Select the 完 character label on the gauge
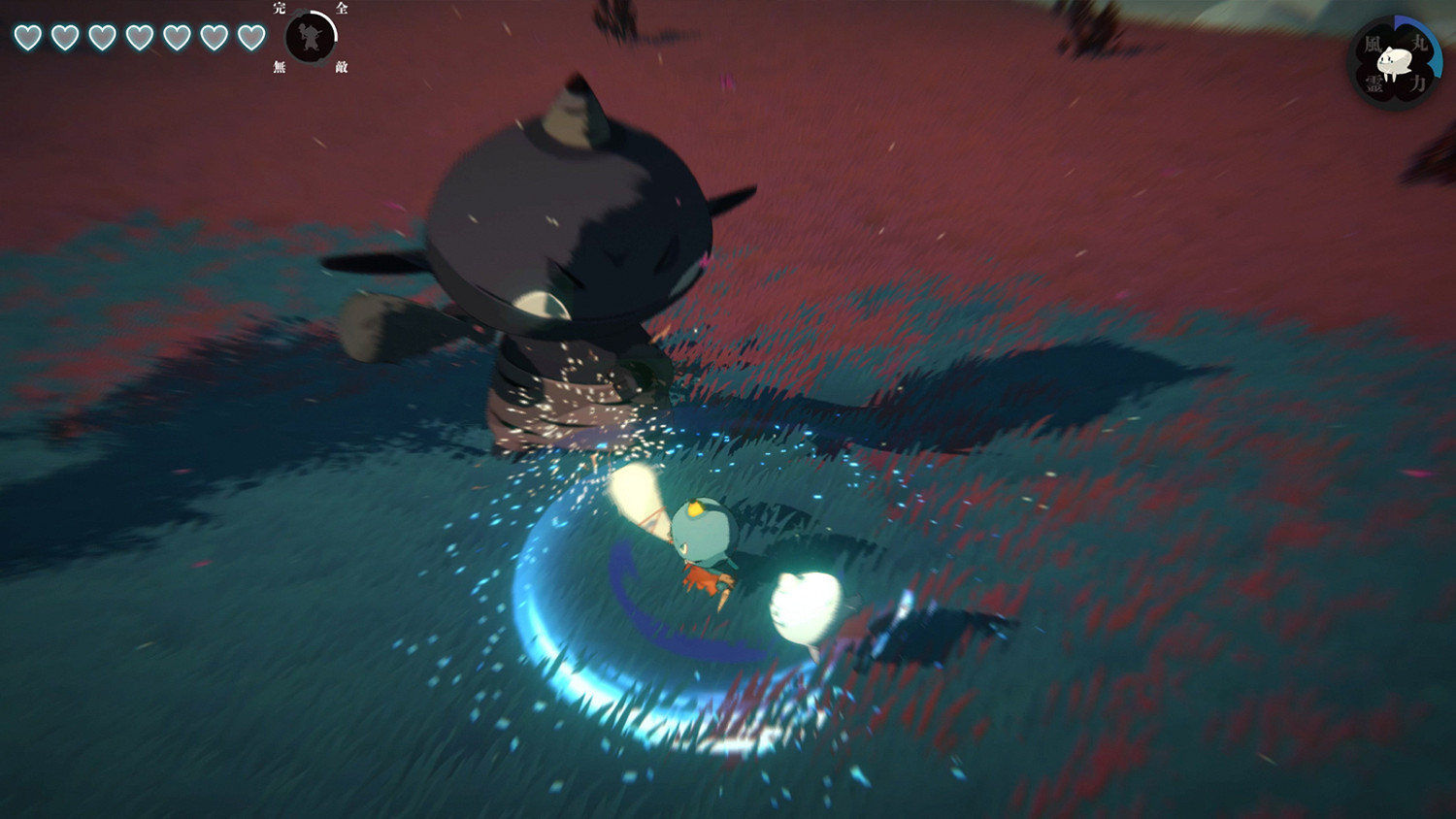1456x819 pixels. (x=279, y=9)
